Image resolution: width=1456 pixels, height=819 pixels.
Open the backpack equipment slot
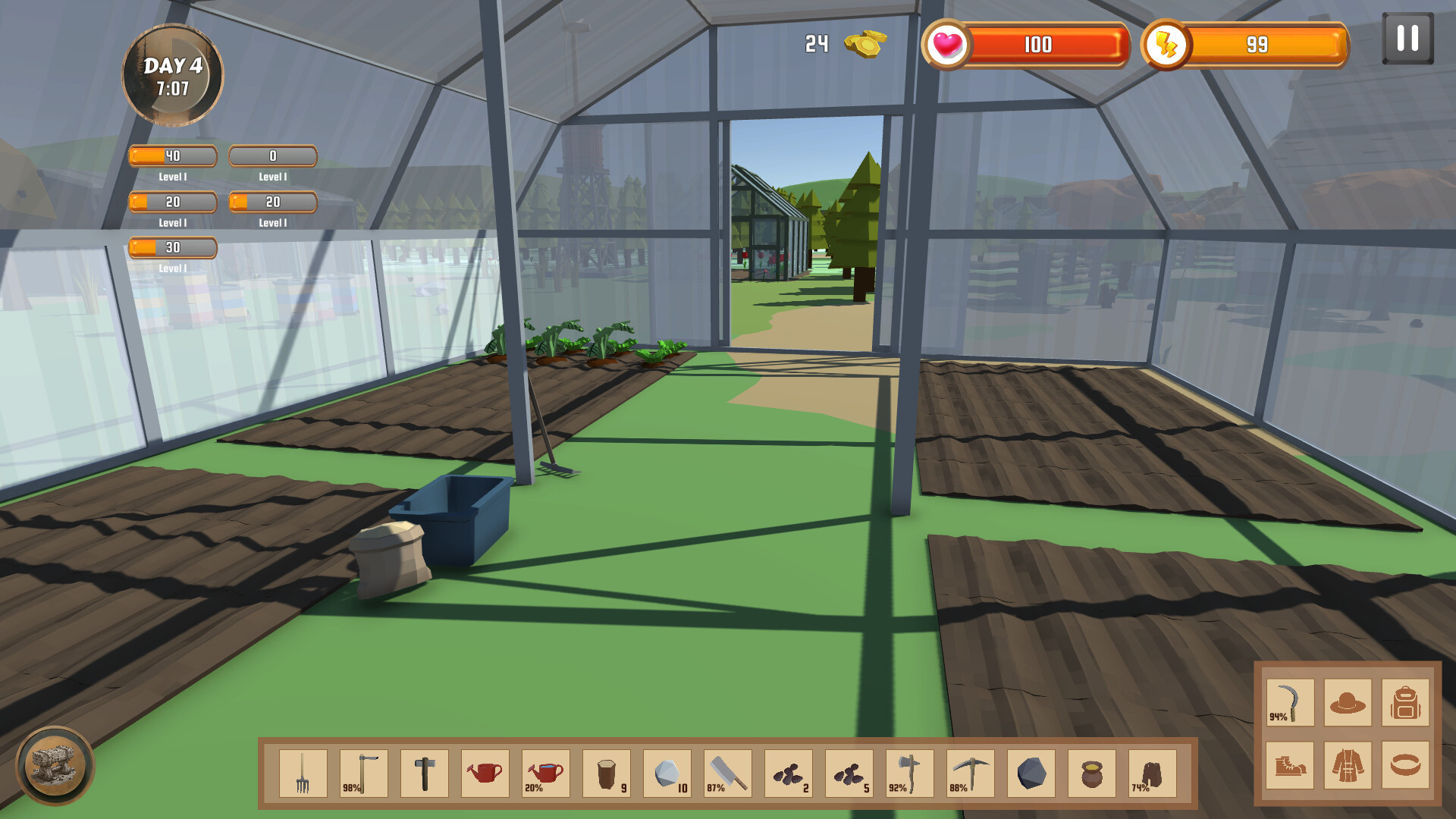tap(1407, 701)
